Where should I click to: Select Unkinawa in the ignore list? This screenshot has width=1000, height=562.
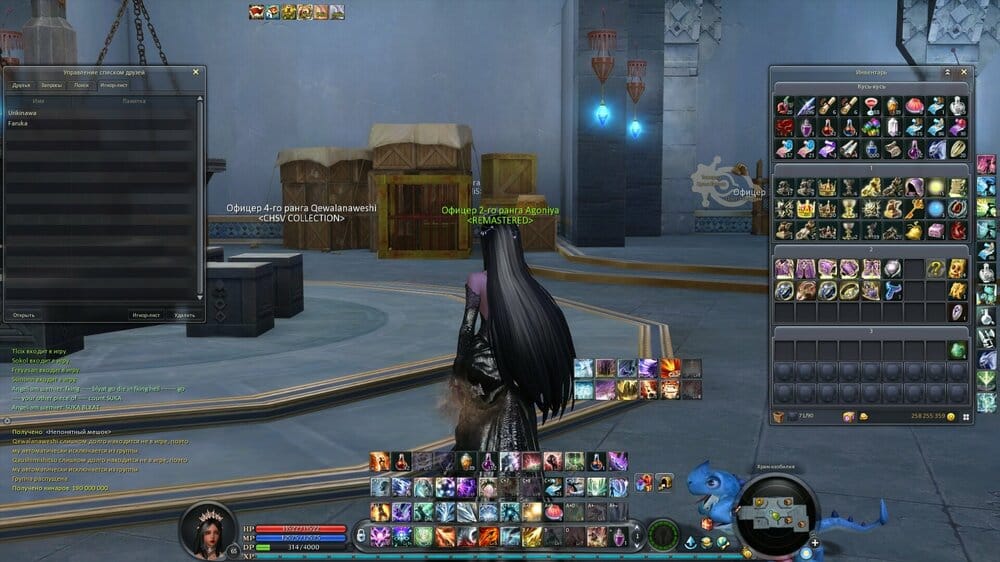pos(22,112)
